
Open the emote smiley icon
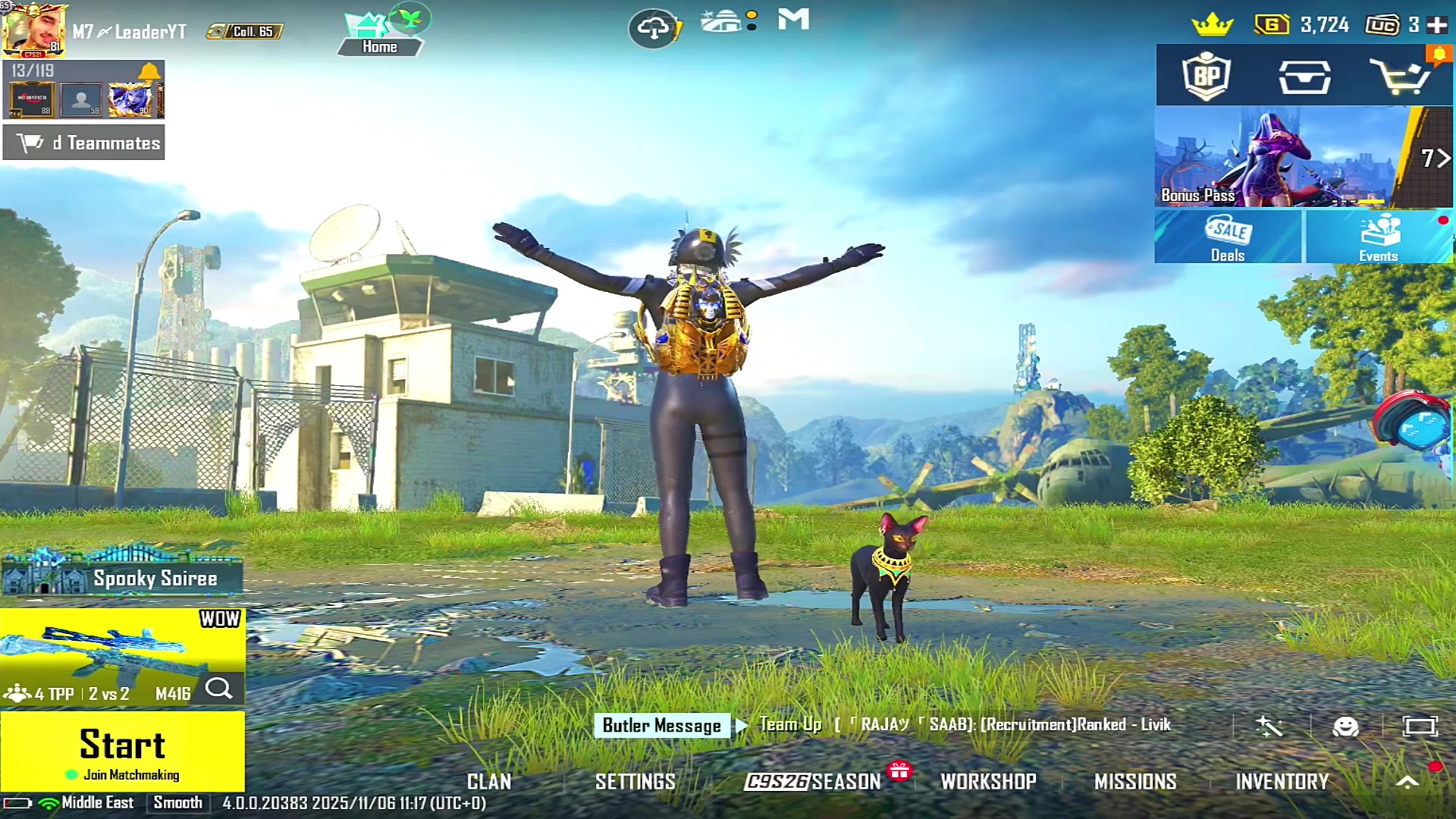[1345, 726]
